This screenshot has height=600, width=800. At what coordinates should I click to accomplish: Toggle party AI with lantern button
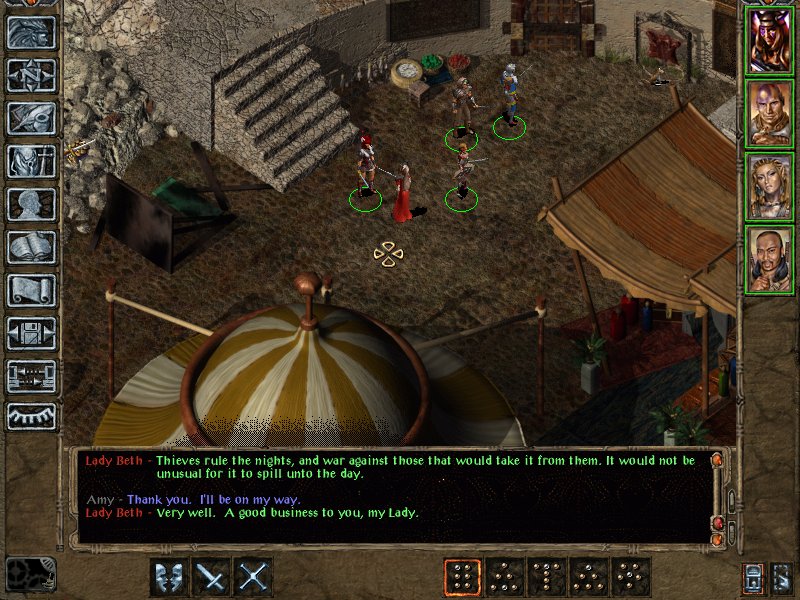pos(754,577)
